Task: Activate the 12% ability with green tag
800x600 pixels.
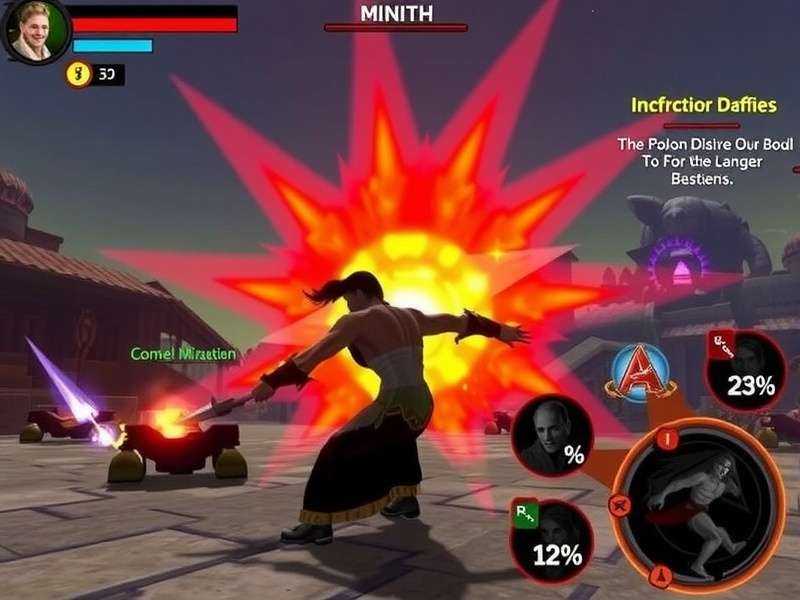Action: click(551, 540)
